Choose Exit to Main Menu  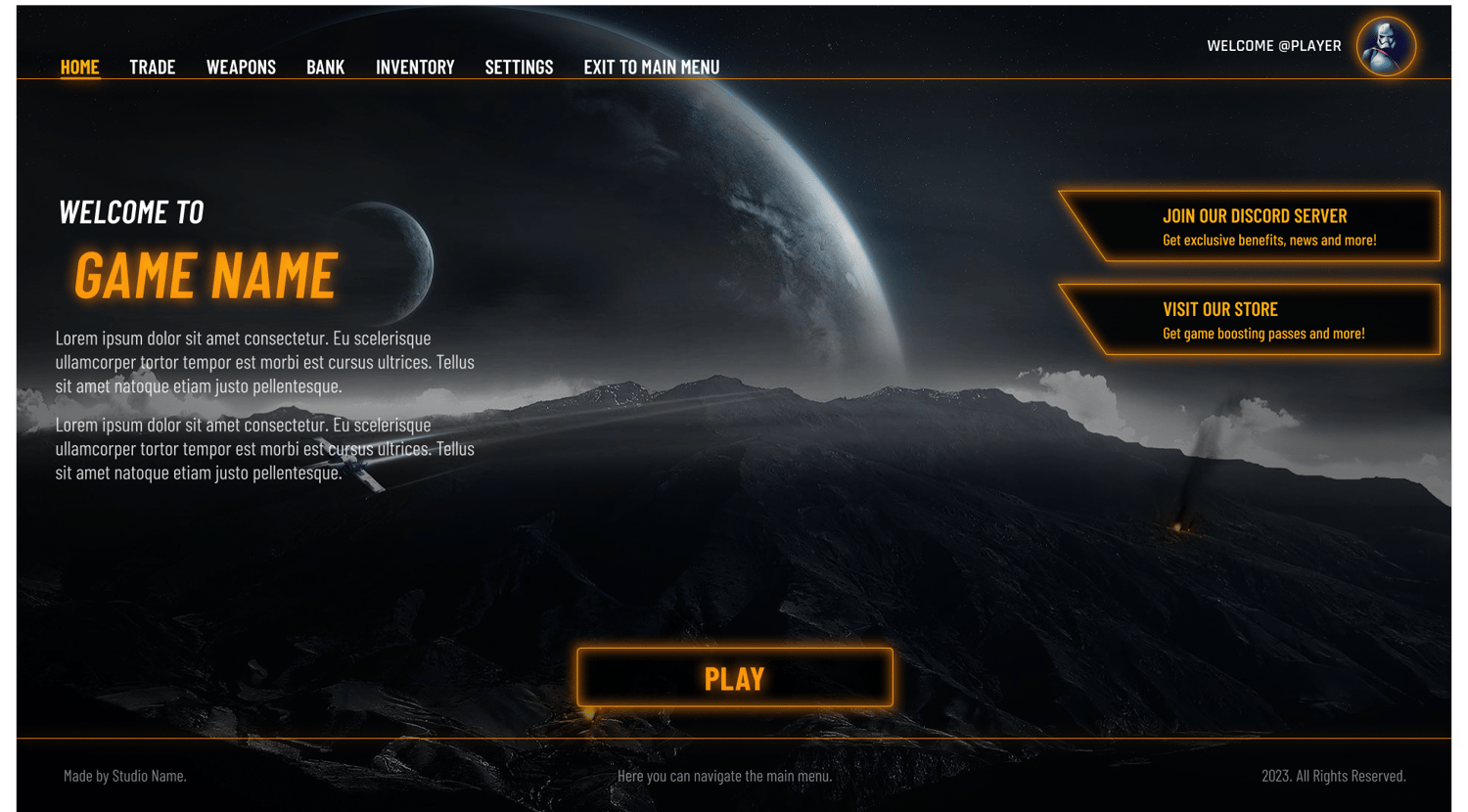click(x=651, y=68)
